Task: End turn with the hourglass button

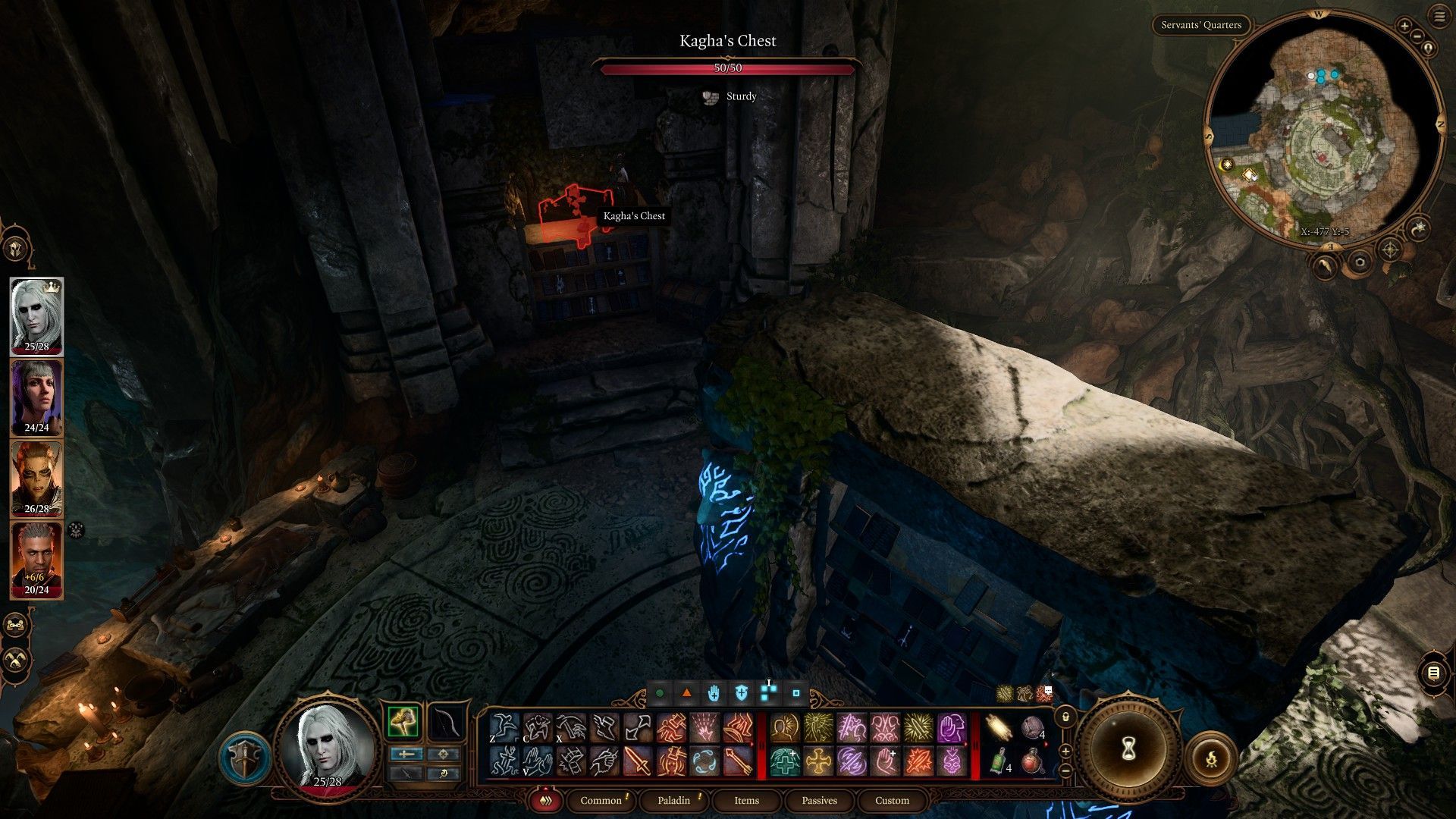Action: (x=1128, y=749)
